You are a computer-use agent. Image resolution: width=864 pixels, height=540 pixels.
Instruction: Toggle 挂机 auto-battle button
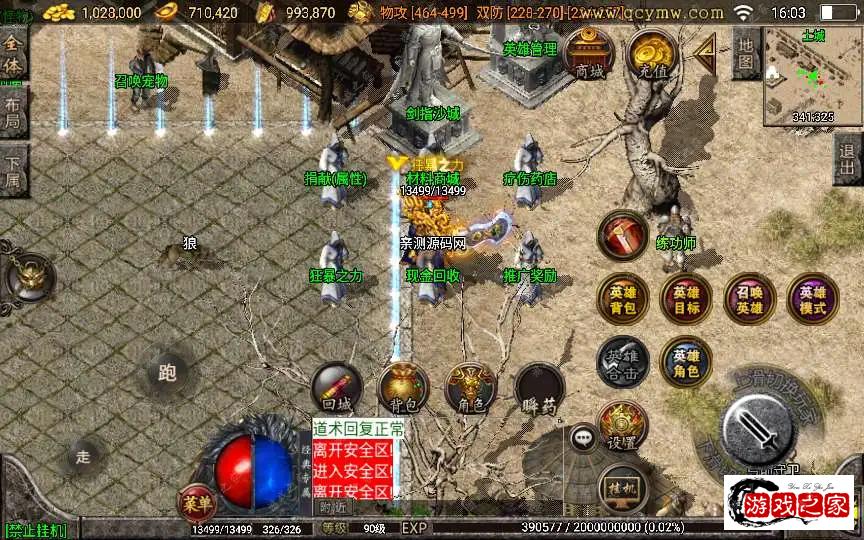(x=622, y=489)
